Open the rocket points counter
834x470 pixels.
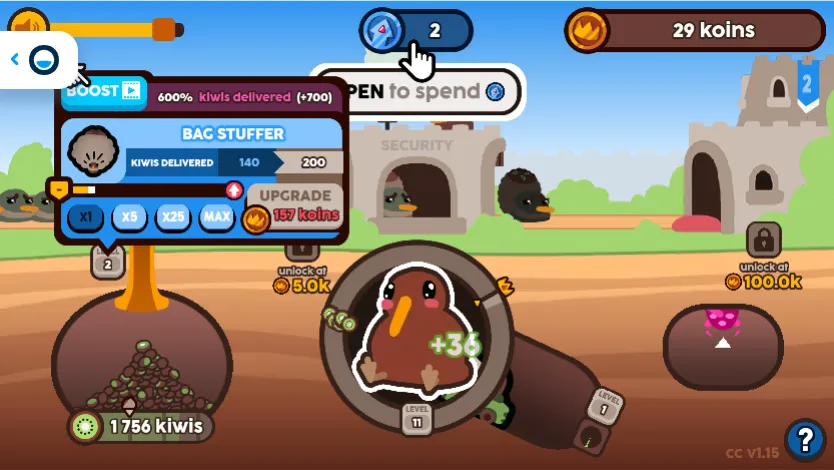pos(416,30)
